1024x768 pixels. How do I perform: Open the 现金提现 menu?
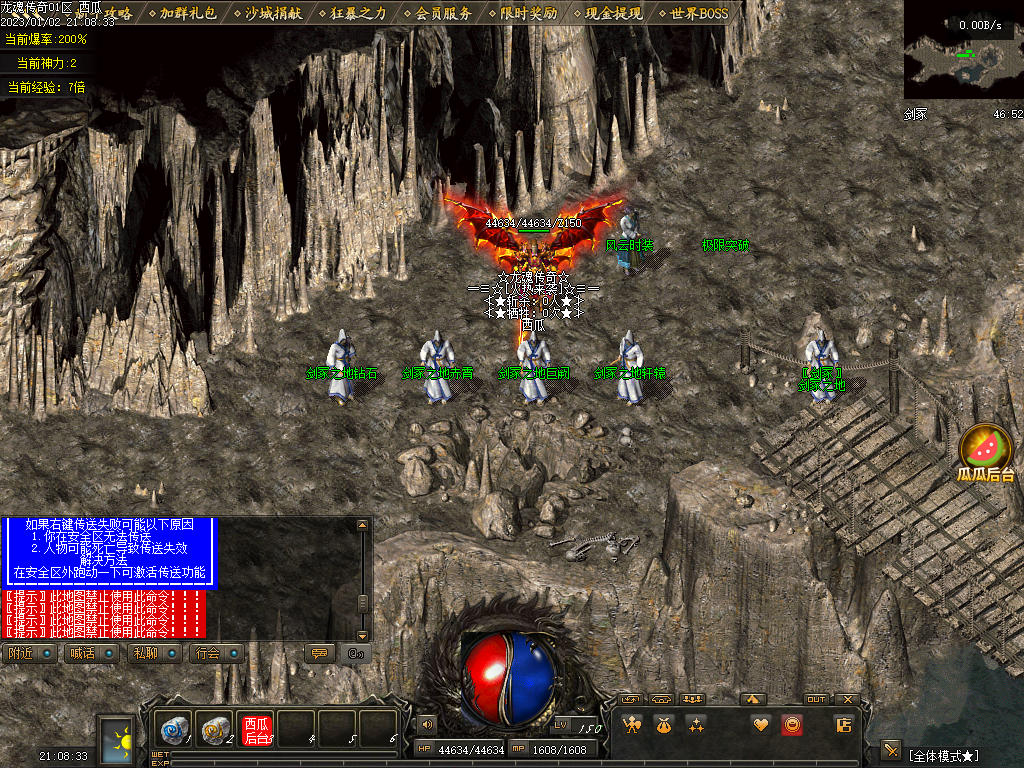pos(613,13)
